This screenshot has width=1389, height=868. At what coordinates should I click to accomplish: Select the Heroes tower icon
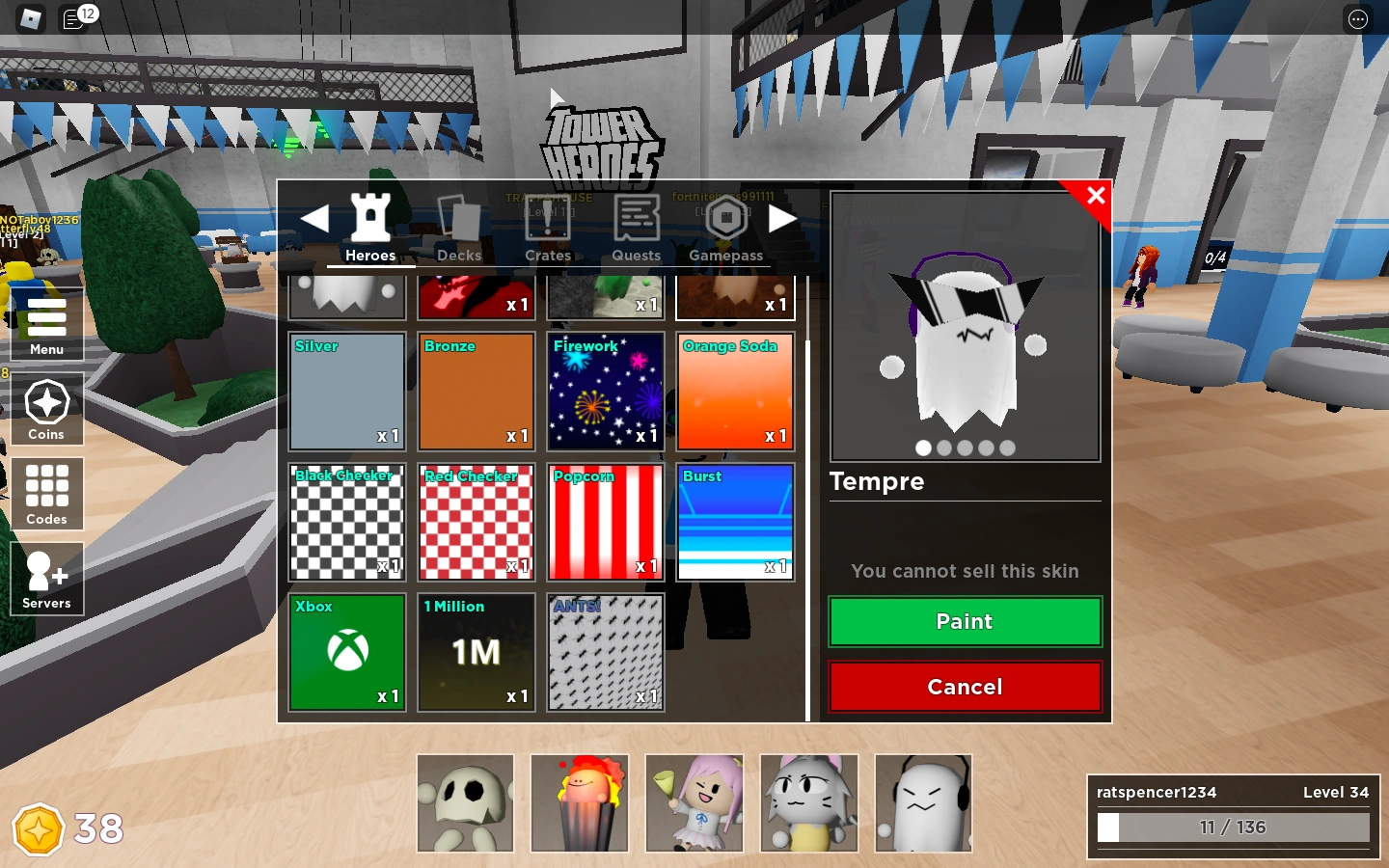point(370,220)
